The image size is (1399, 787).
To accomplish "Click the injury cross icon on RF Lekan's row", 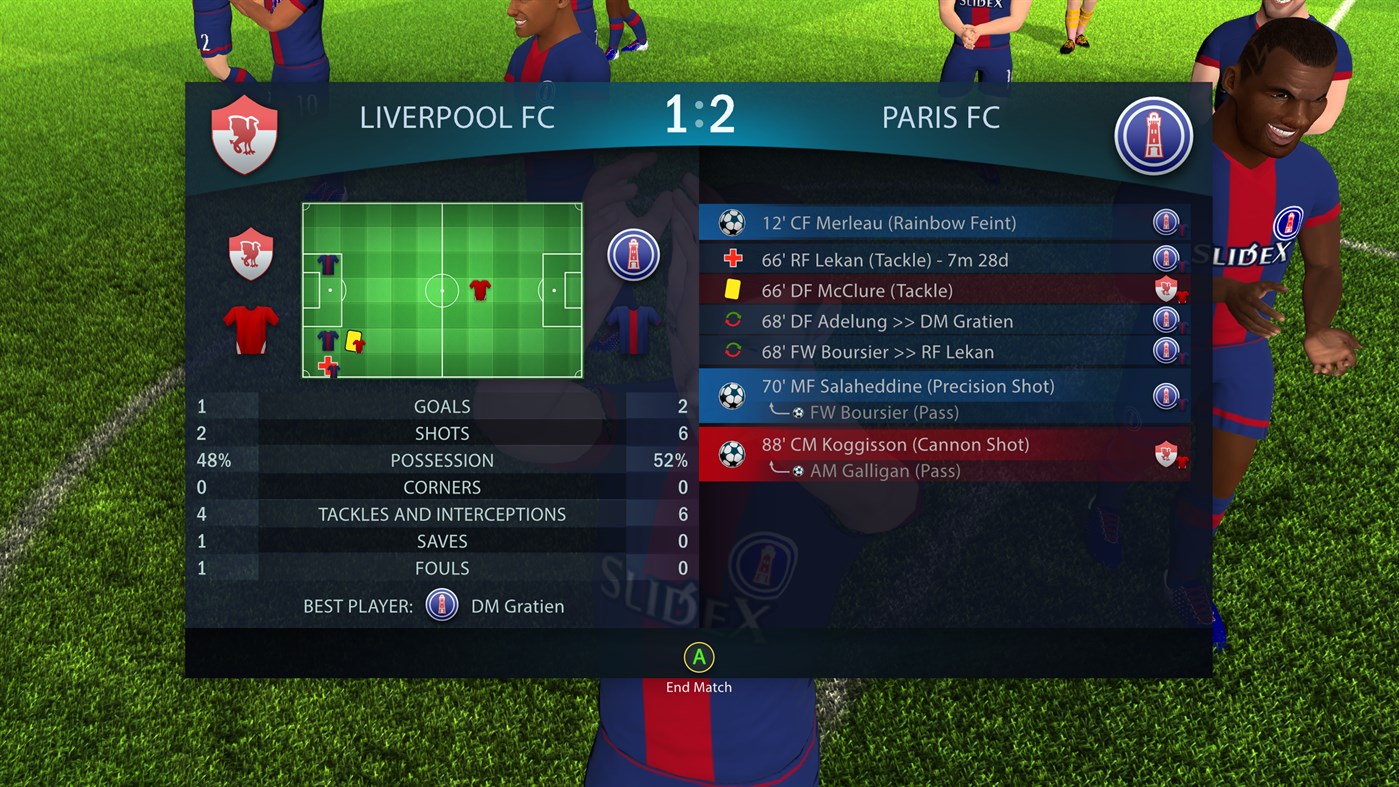I will pos(732,259).
